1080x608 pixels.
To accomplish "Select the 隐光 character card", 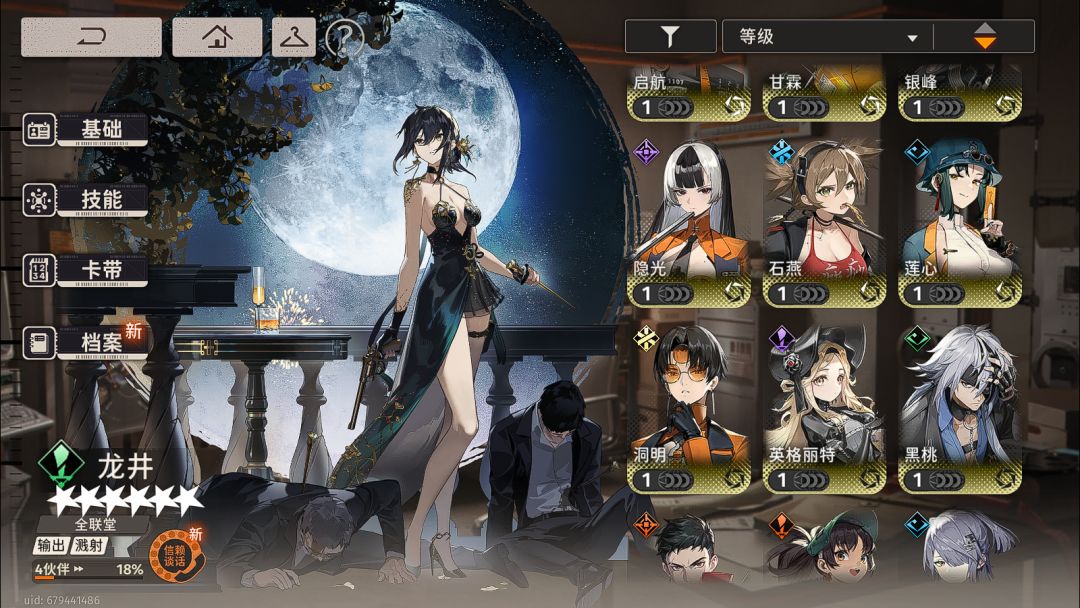I will (x=688, y=226).
